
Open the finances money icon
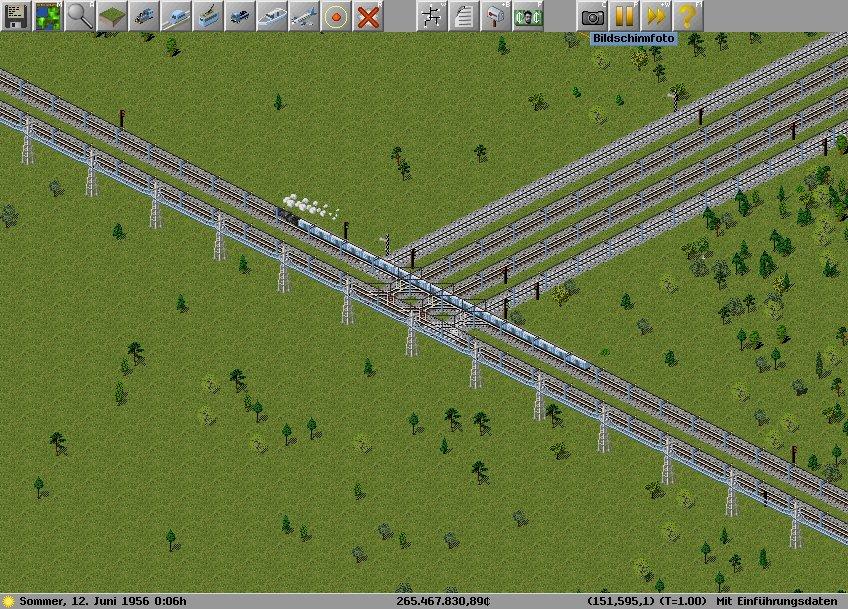point(528,16)
